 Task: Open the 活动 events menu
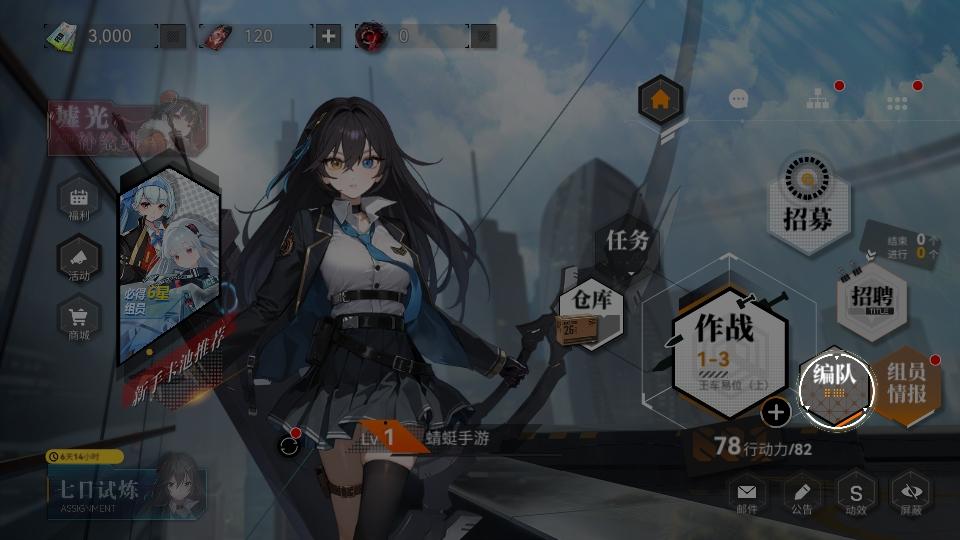[x=79, y=262]
